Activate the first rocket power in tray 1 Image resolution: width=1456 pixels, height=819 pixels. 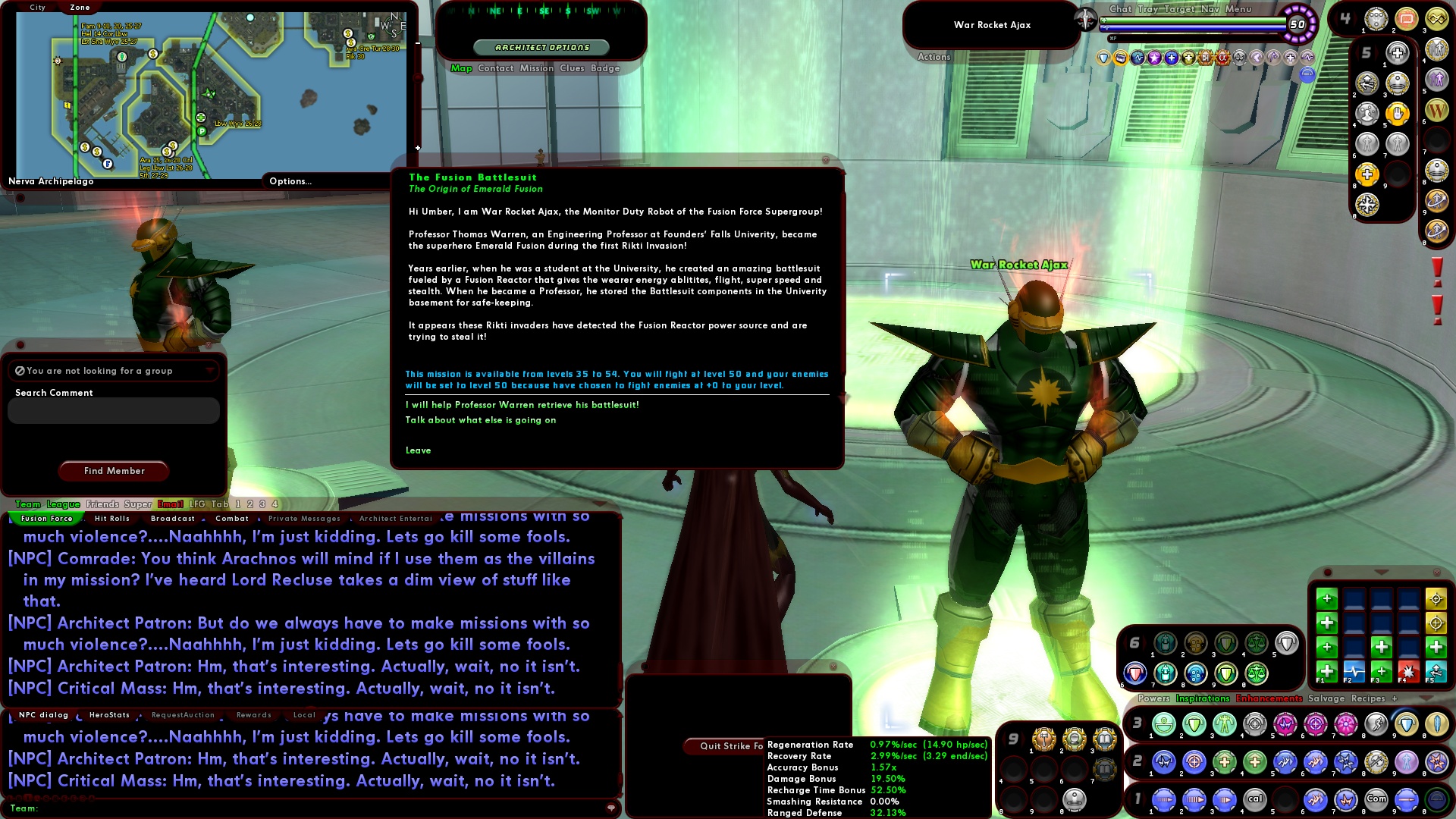1164,798
